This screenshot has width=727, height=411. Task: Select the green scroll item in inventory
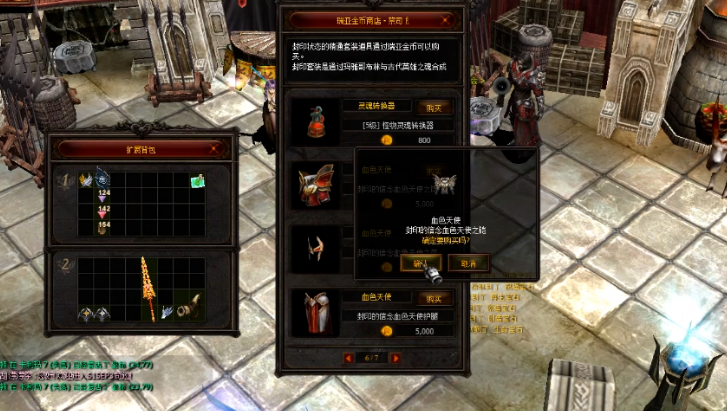pos(198,181)
